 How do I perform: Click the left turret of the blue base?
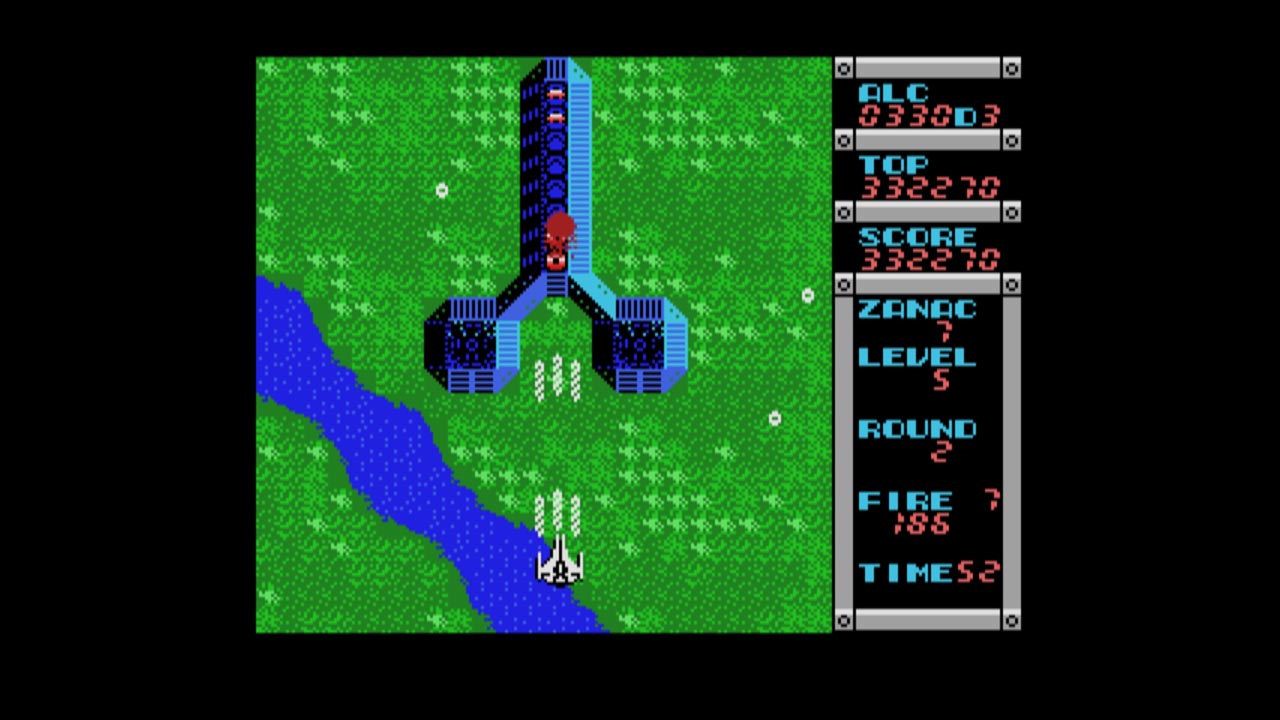pos(470,345)
